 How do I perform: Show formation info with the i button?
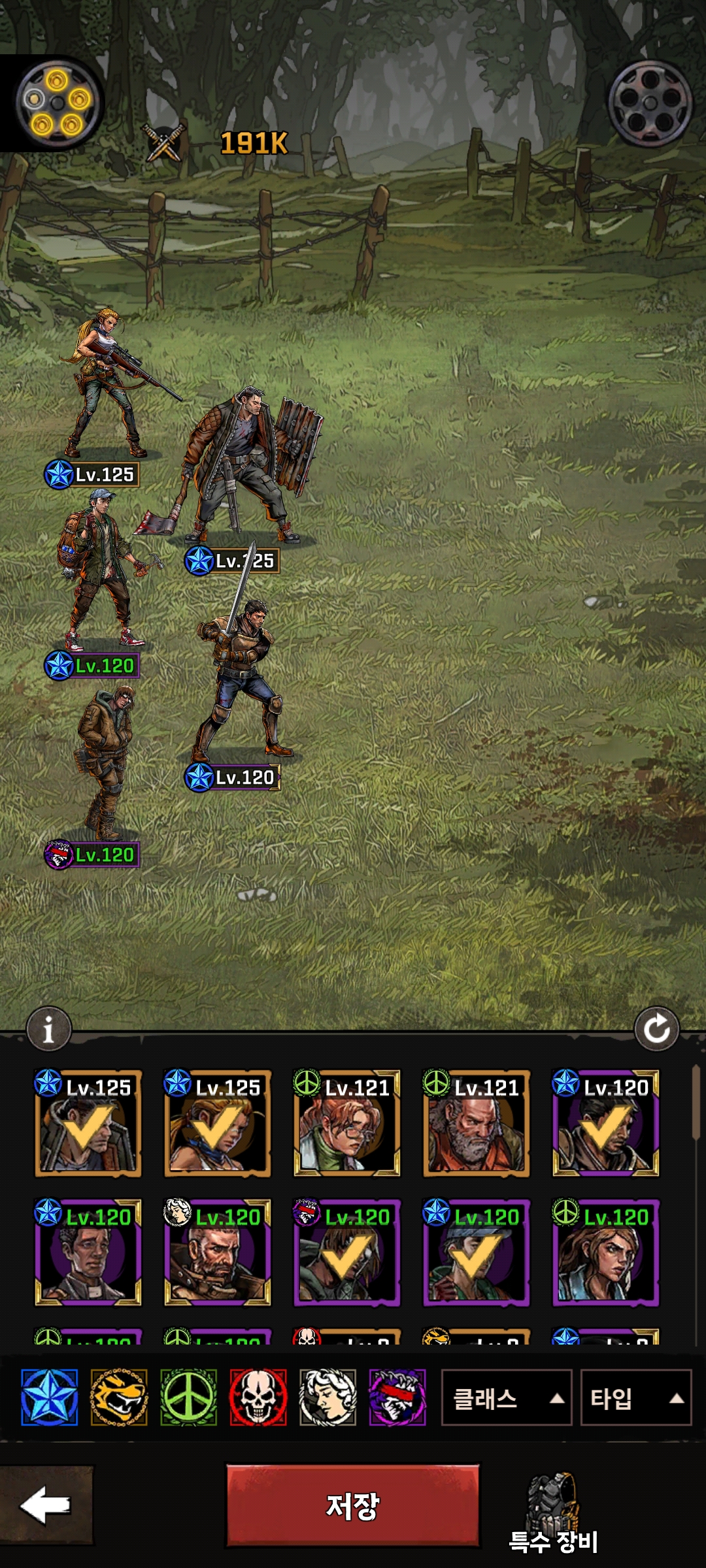click(48, 1030)
